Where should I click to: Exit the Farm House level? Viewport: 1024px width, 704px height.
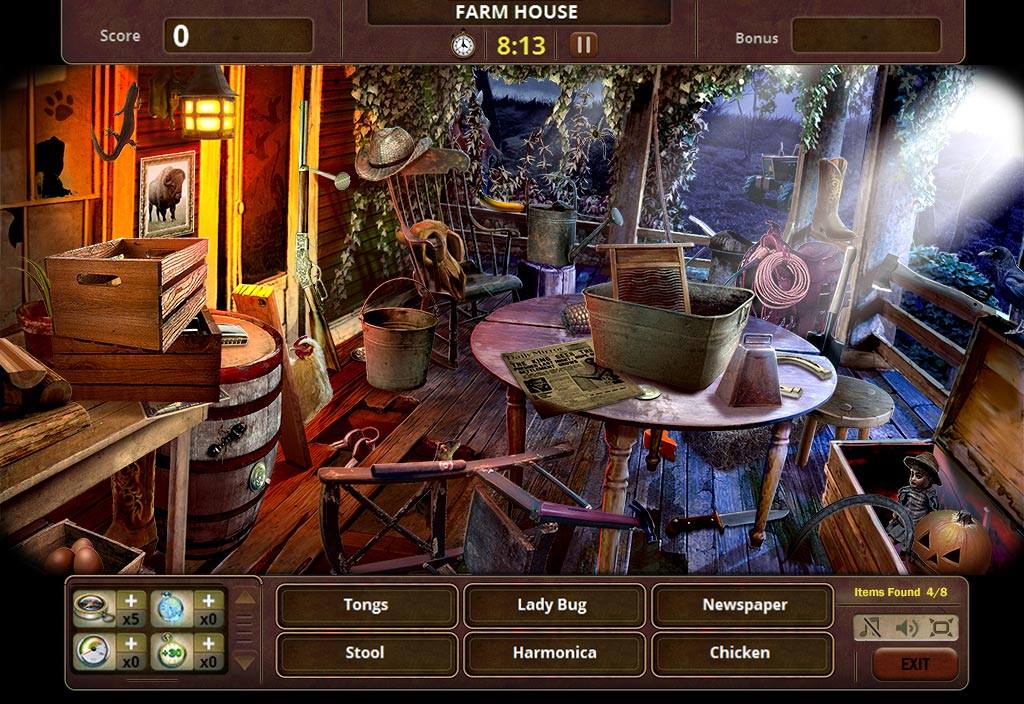click(x=914, y=664)
